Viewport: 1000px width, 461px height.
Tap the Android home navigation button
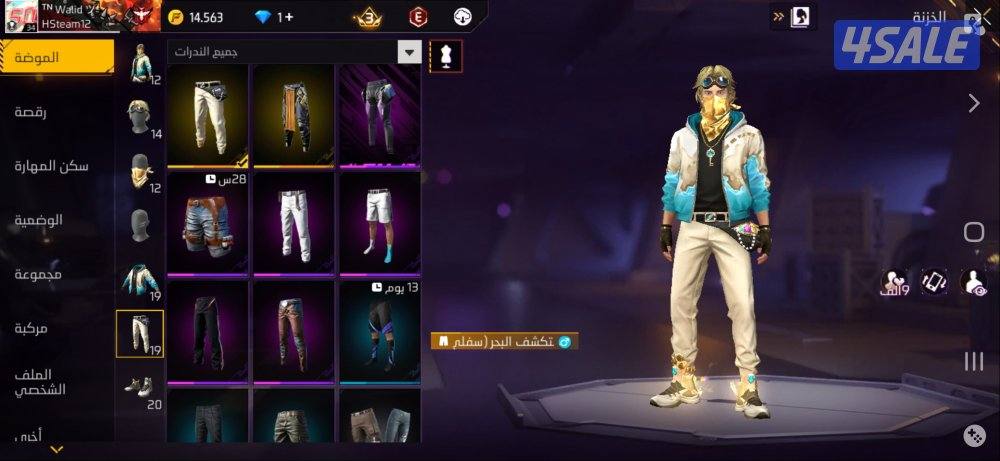point(973,233)
